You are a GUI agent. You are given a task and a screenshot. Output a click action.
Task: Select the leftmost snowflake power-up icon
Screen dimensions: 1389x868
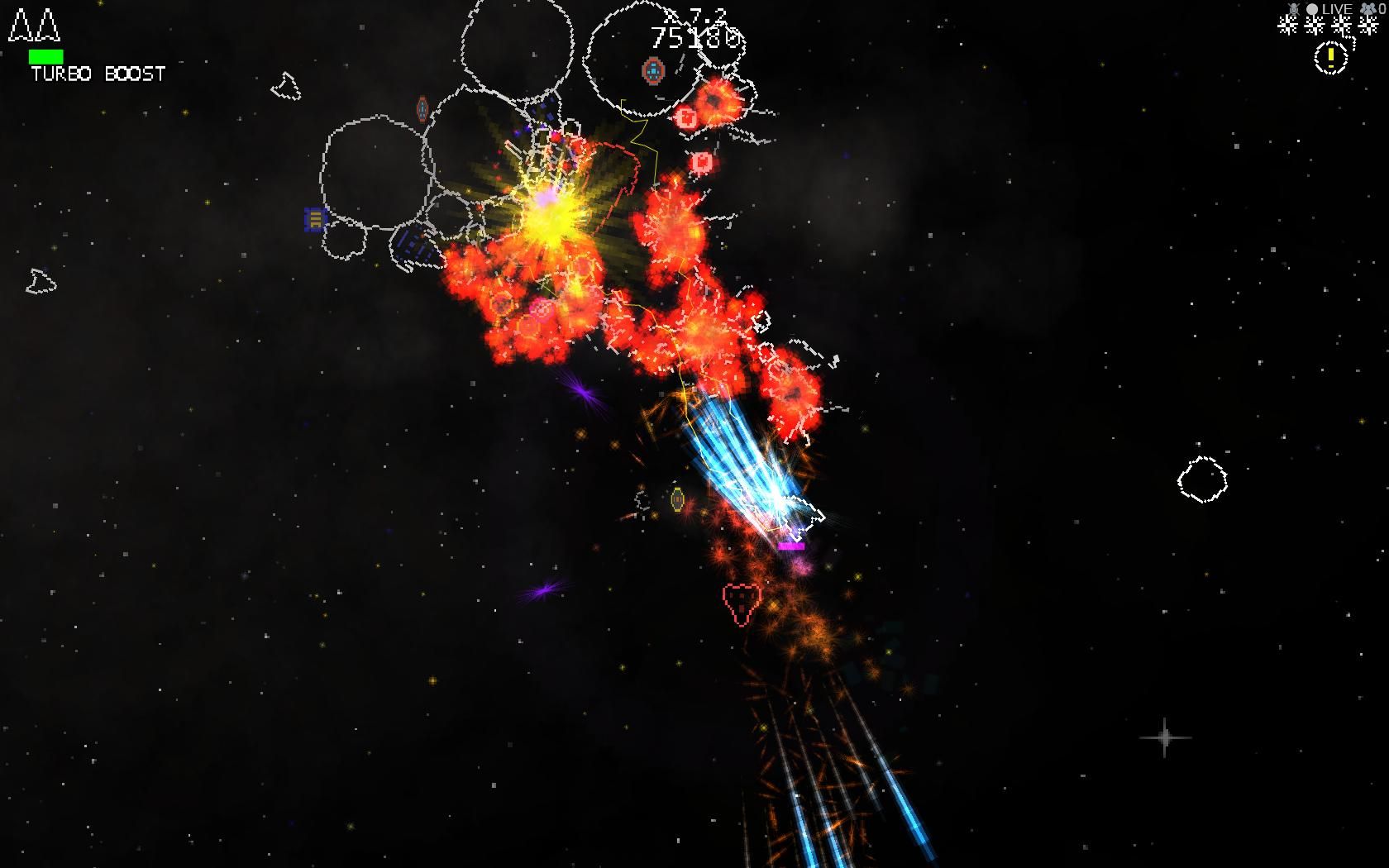point(1287,26)
